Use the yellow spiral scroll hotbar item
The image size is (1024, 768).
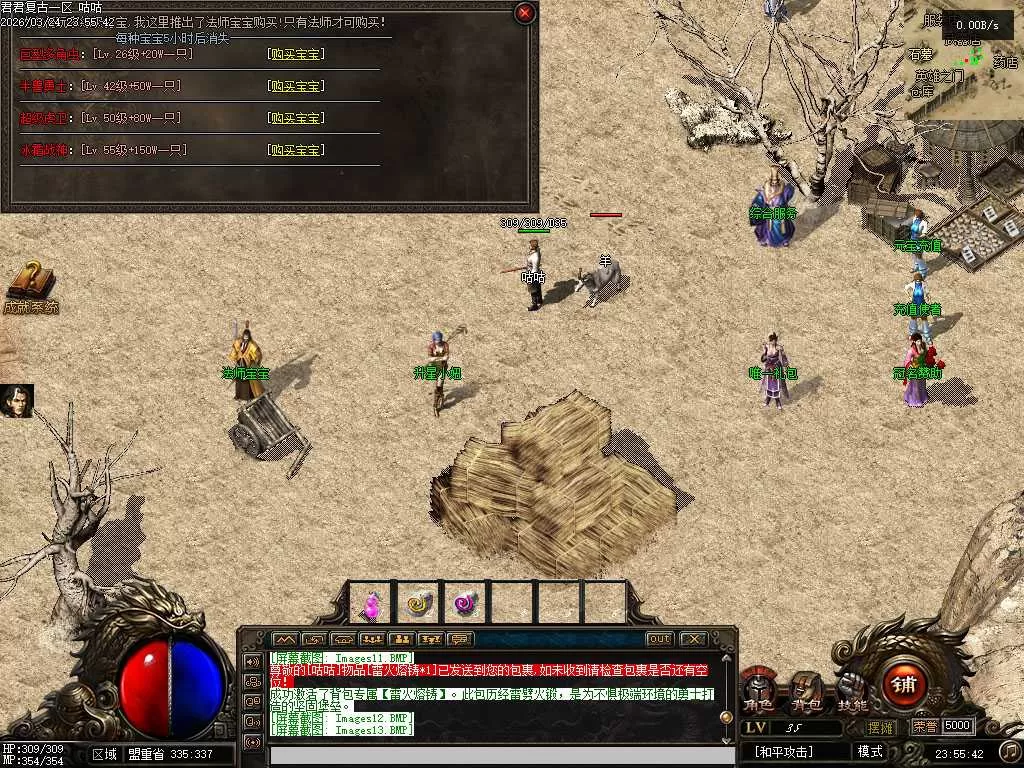(419, 604)
